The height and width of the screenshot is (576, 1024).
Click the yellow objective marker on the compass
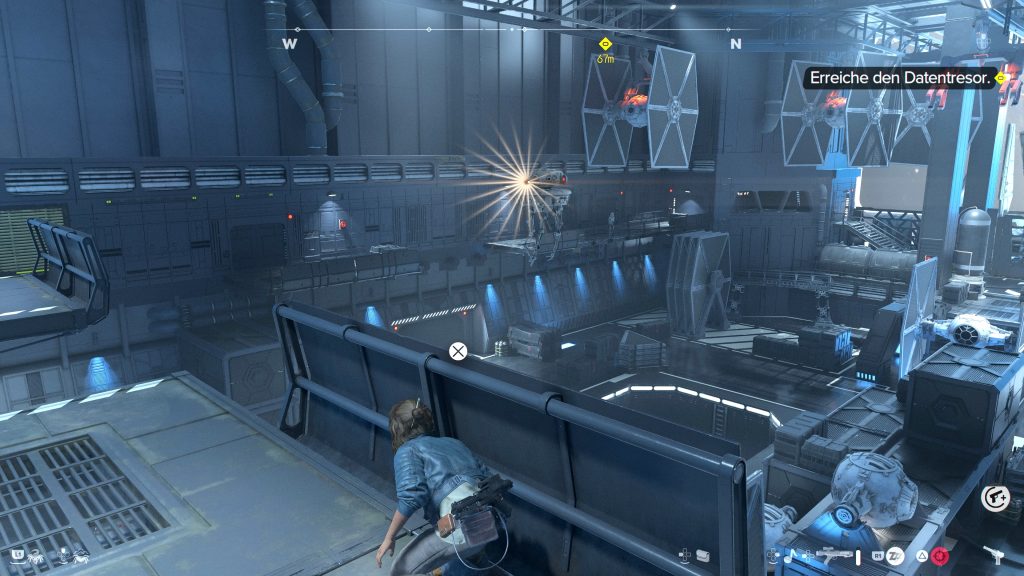tap(605, 44)
